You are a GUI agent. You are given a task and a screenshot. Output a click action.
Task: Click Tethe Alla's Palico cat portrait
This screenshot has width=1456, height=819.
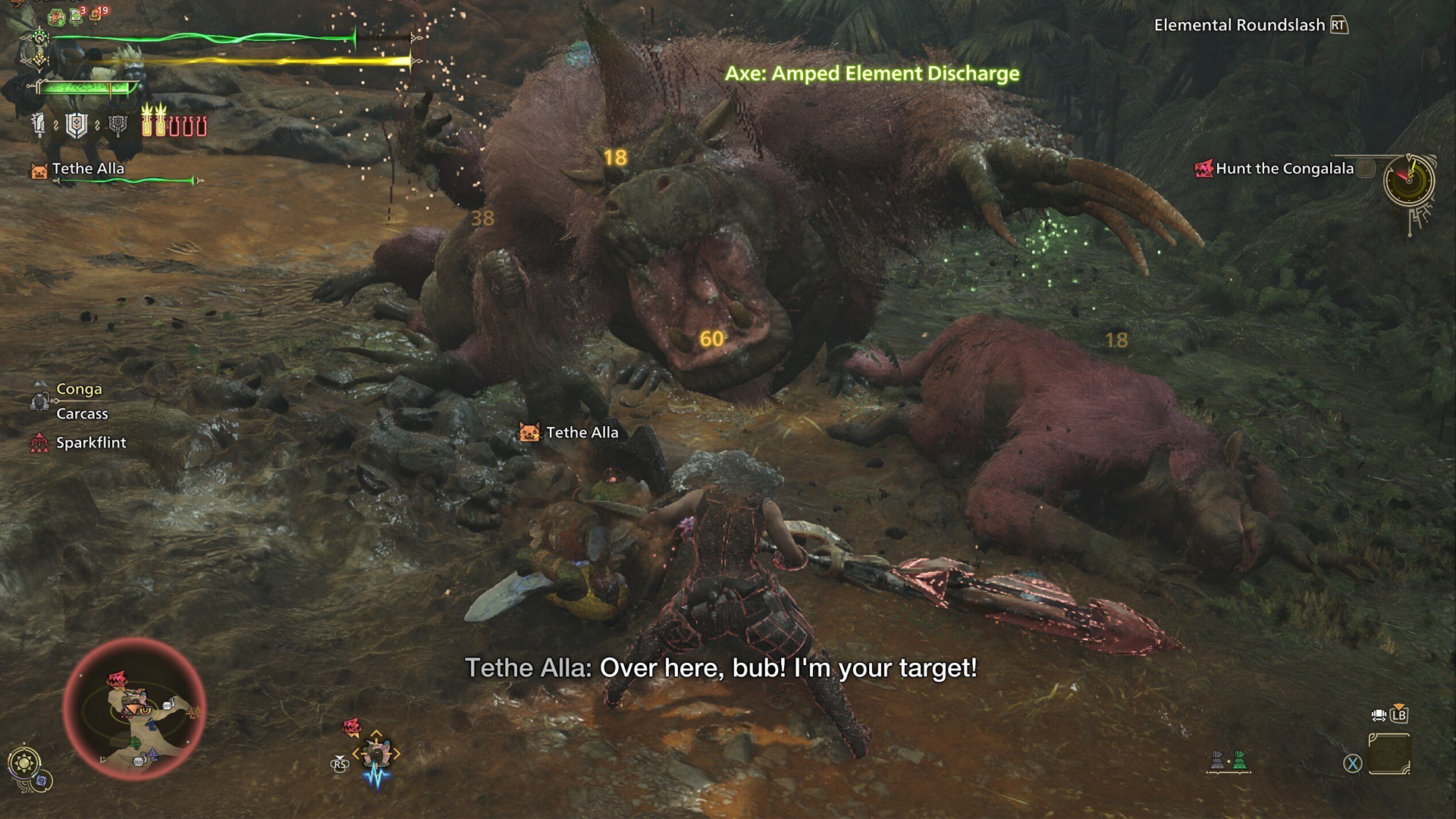(x=39, y=170)
